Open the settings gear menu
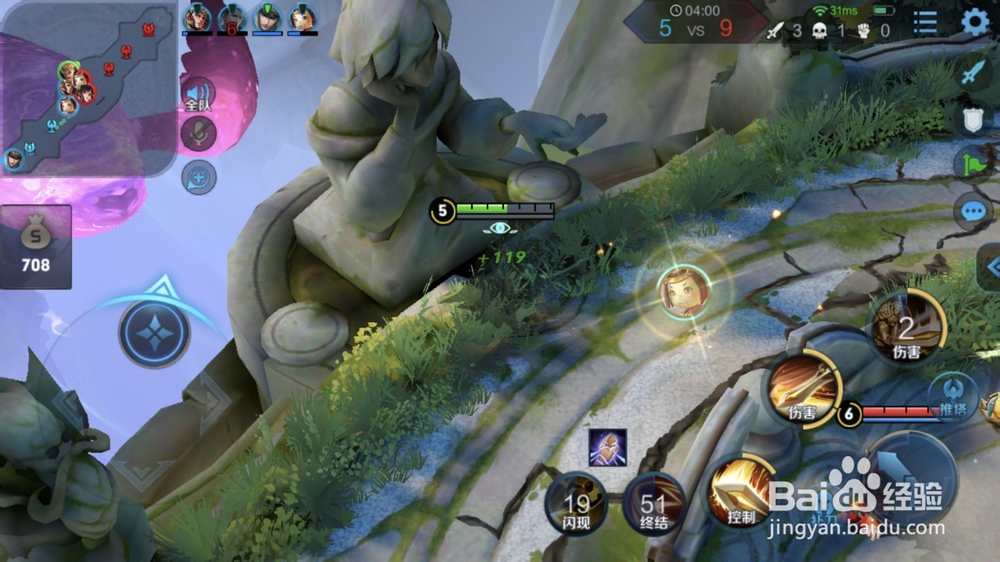Viewport: 1000px width, 562px height. pos(974,22)
